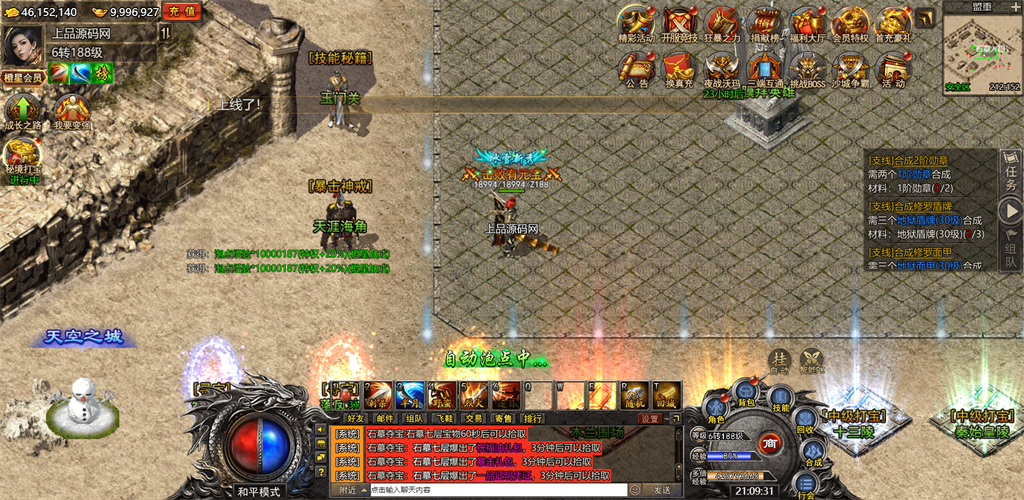Open 成长之路 growth path icon

[x=22, y=112]
